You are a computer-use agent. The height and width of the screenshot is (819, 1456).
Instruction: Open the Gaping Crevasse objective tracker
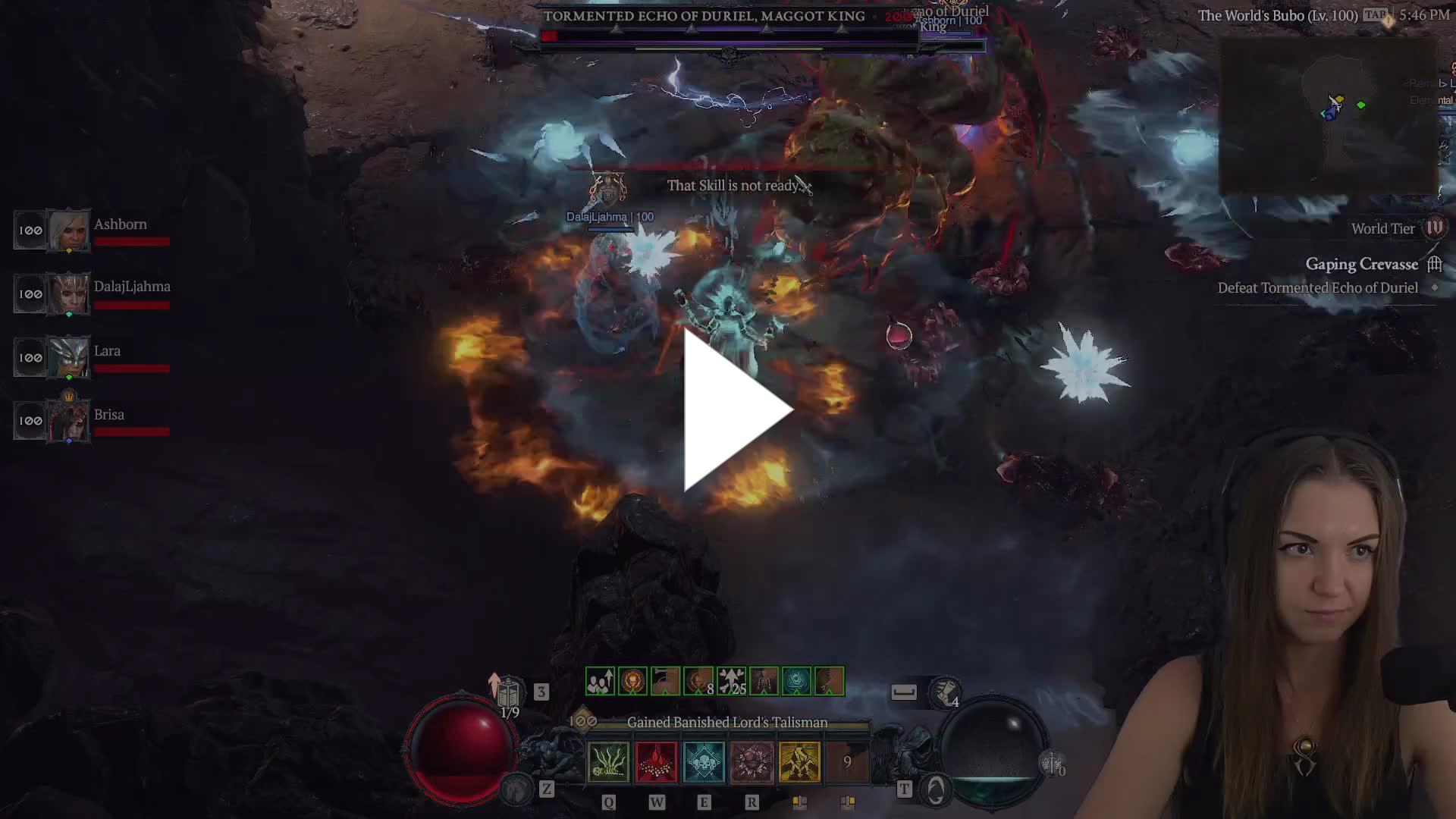point(1361,265)
